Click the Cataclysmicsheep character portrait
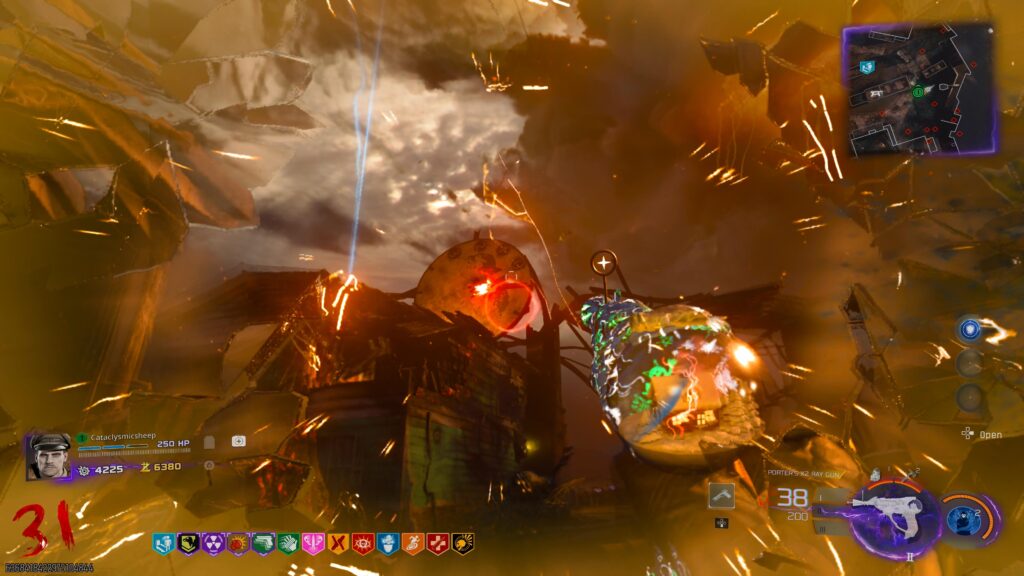Screen dimensions: 1024x576 [x=50, y=456]
